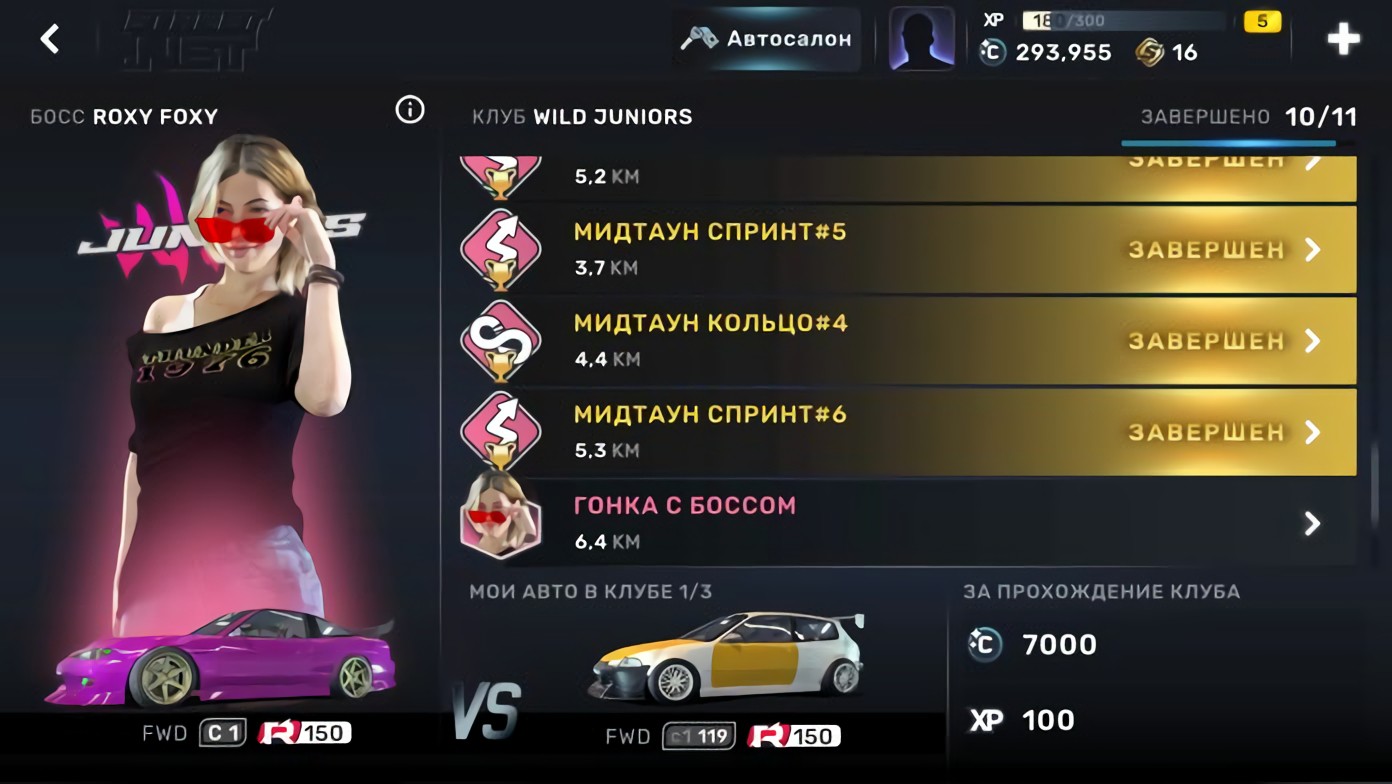1392x784 pixels.
Task: Go back with the left arrow
Action: 49,38
